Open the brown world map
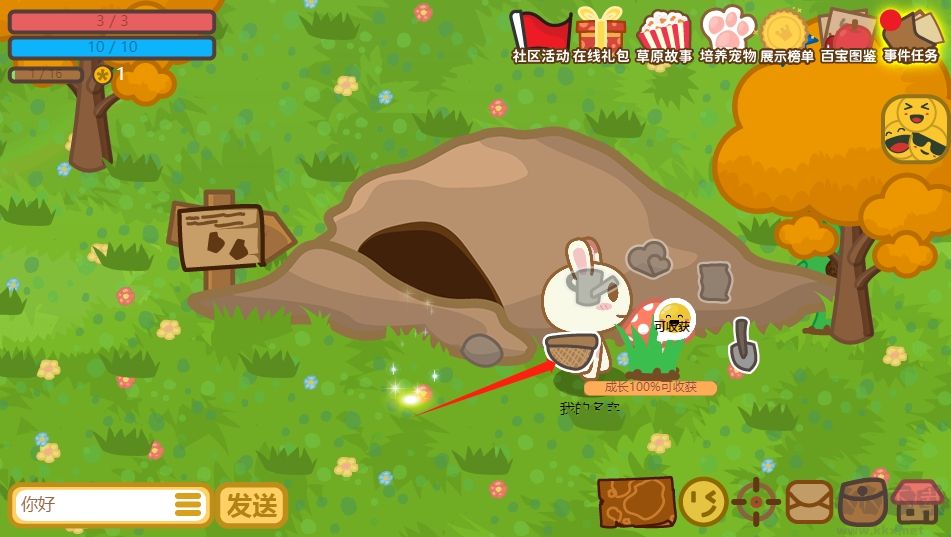This screenshot has height=537, width=951. tap(636, 502)
